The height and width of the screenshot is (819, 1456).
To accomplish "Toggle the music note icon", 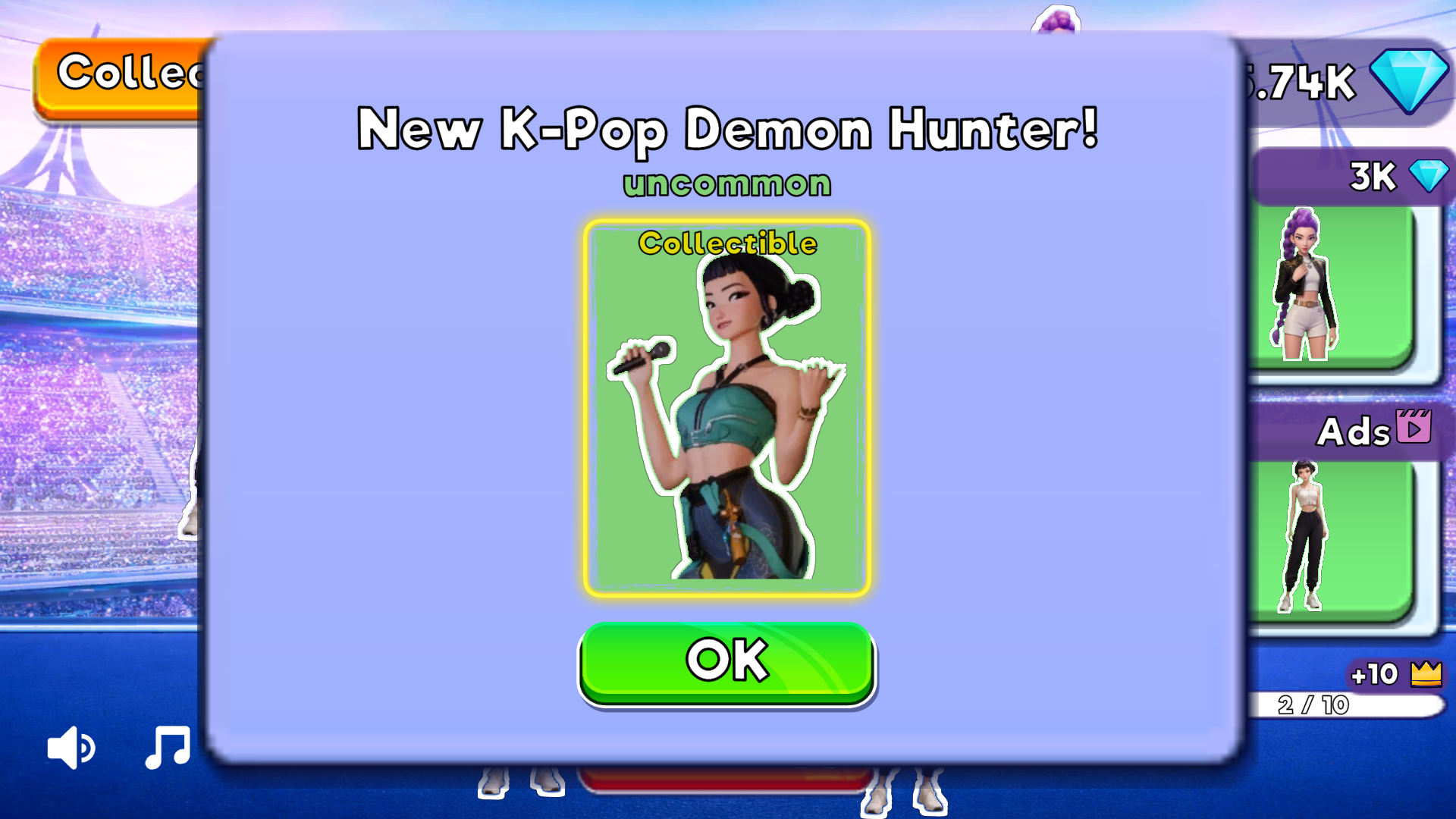I will (167, 747).
